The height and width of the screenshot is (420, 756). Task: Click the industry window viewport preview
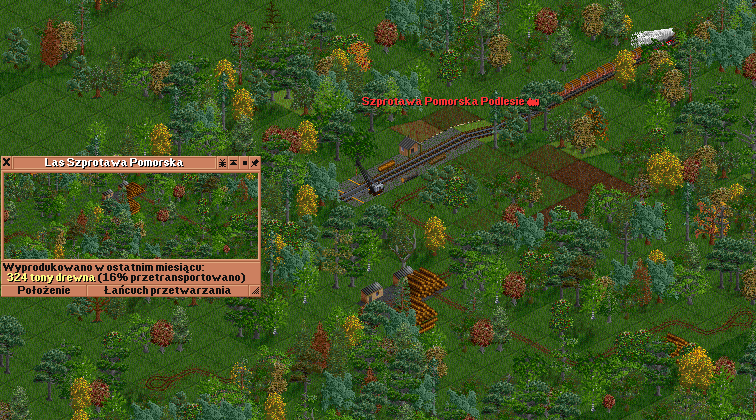[130, 214]
